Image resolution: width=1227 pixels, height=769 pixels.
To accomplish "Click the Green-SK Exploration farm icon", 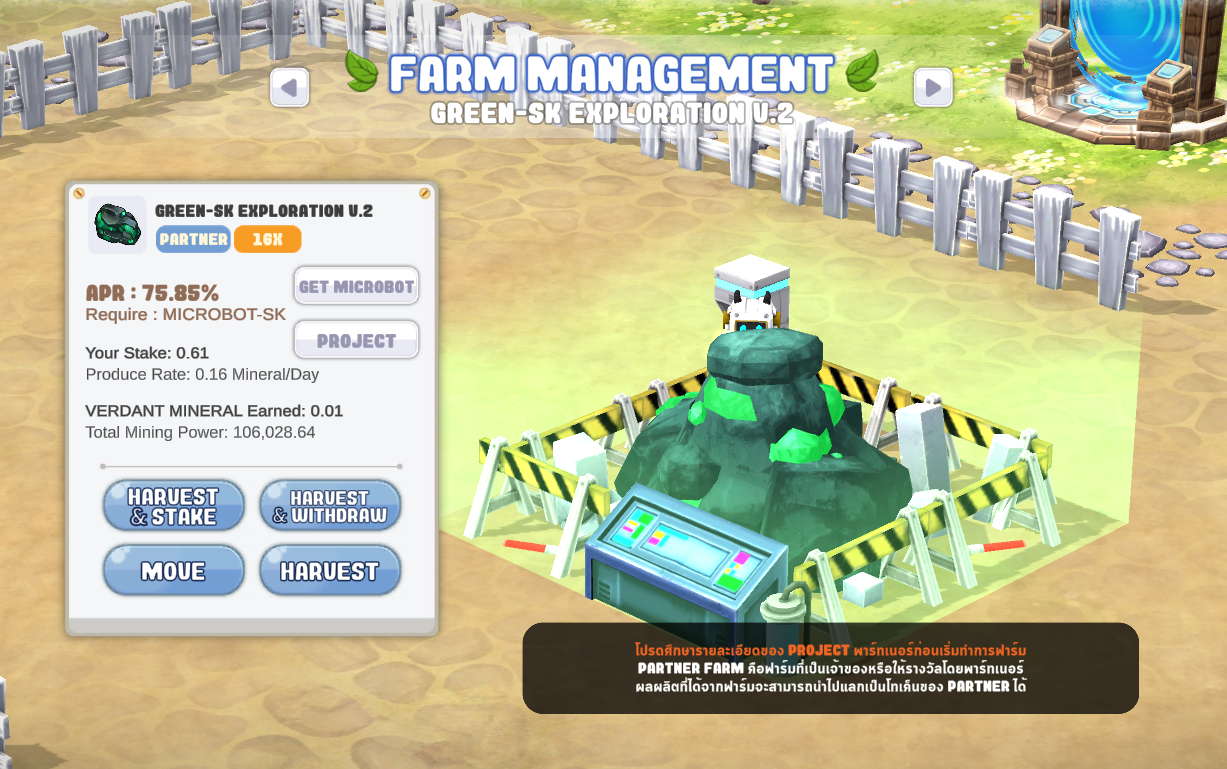I will pos(117,225).
